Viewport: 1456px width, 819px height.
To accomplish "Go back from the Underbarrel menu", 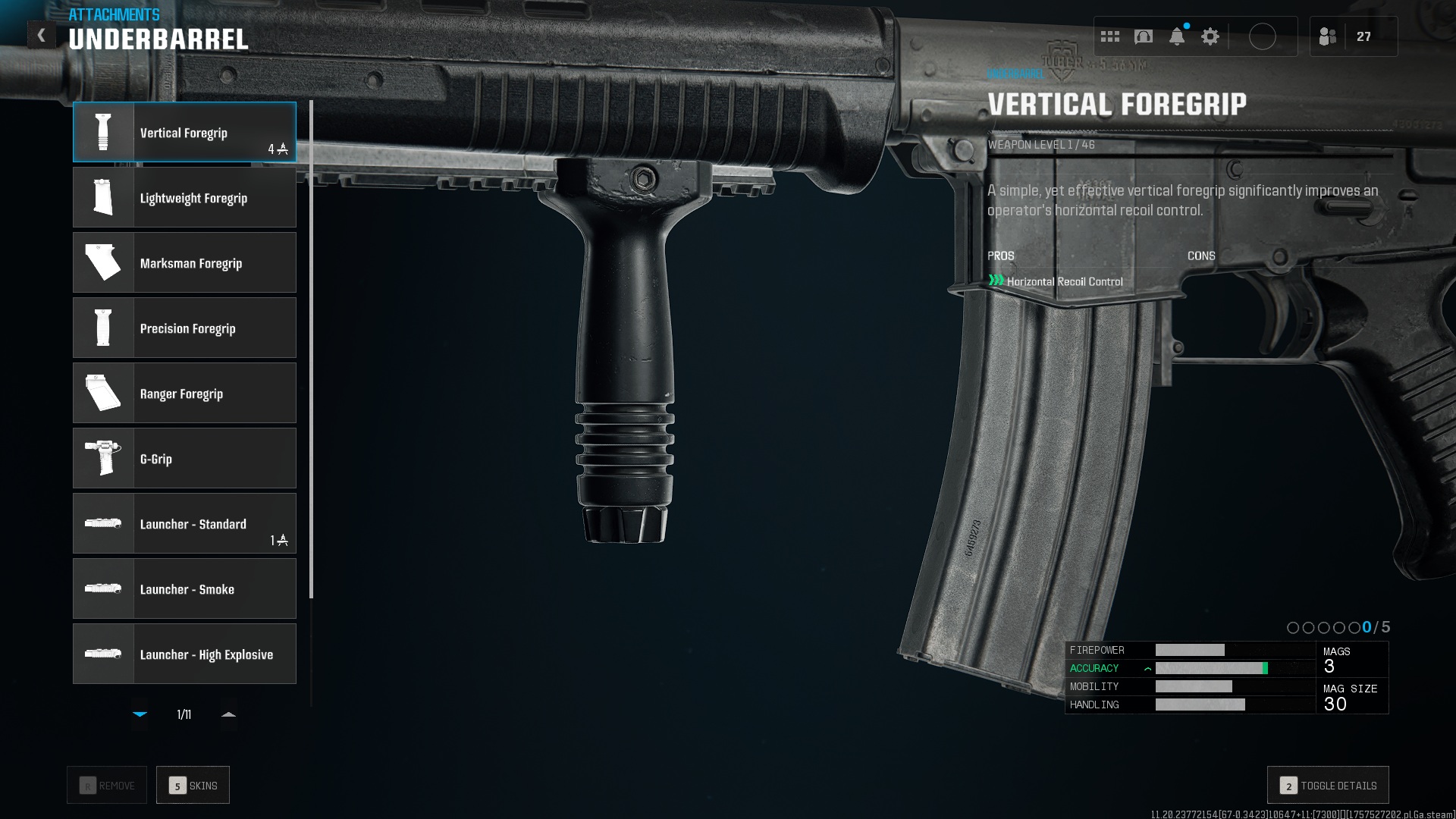I will [x=42, y=35].
